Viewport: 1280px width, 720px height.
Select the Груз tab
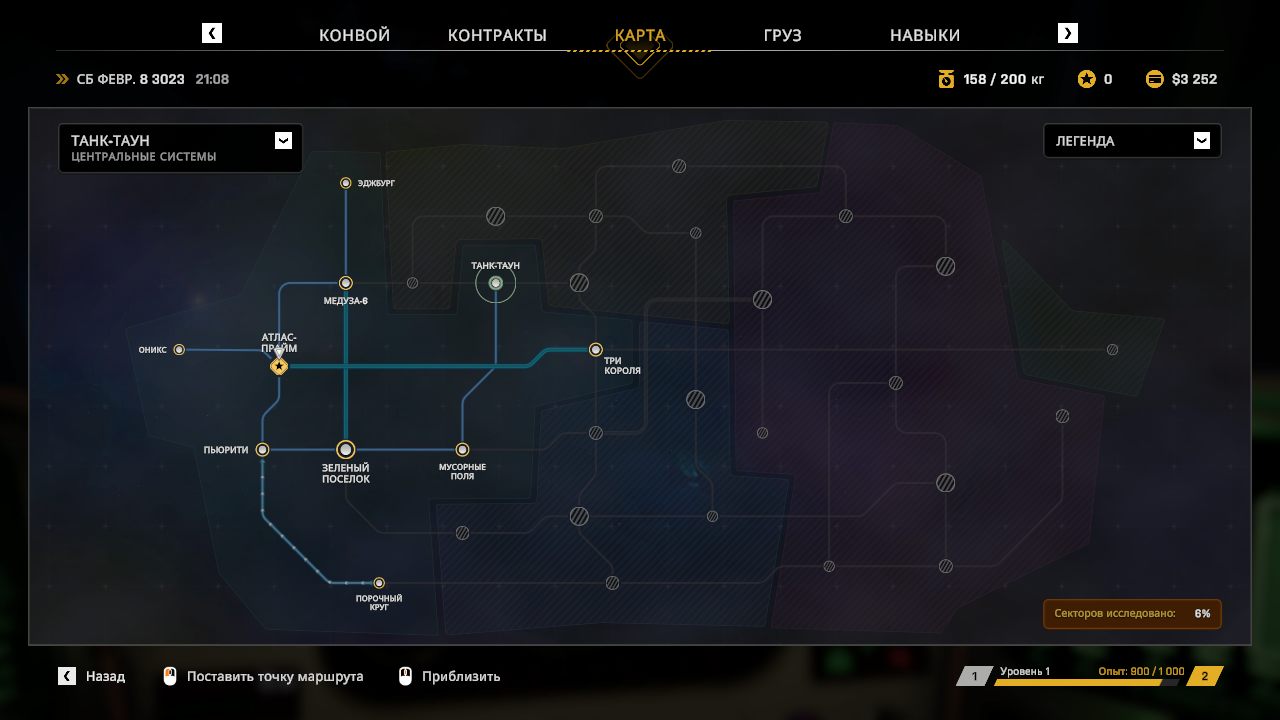[x=782, y=35]
